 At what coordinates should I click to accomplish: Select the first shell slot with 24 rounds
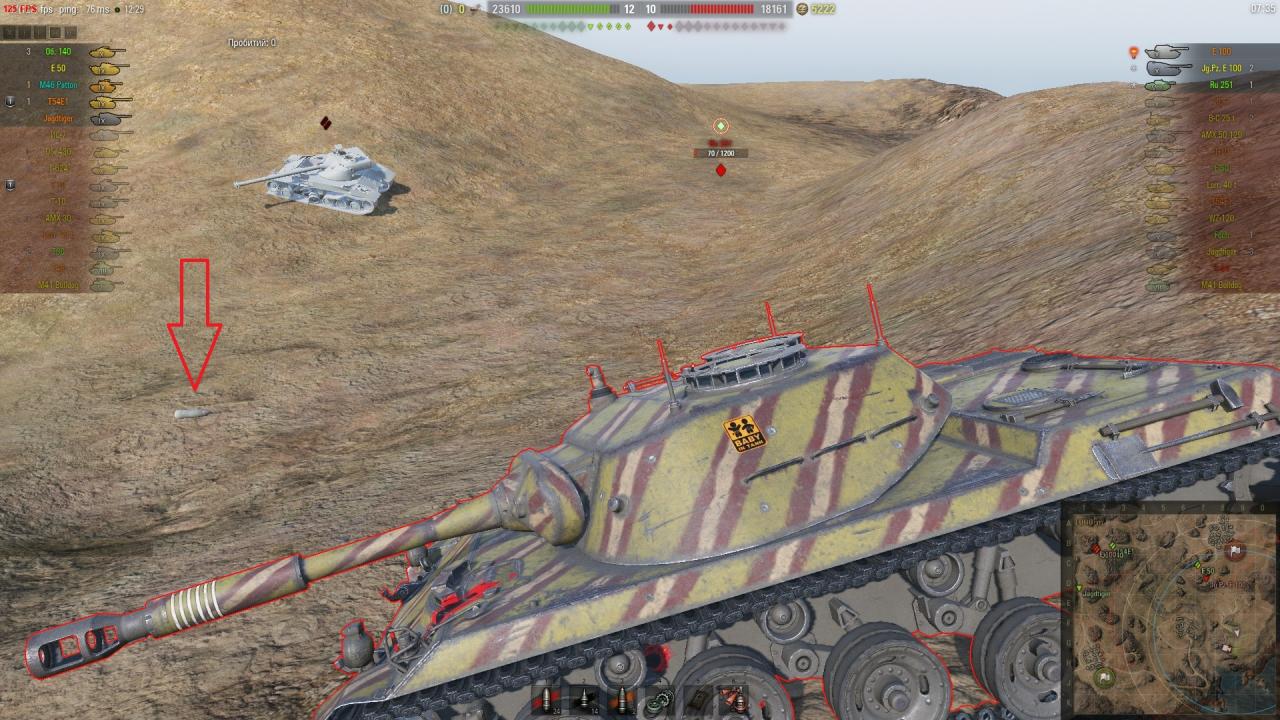545,698
